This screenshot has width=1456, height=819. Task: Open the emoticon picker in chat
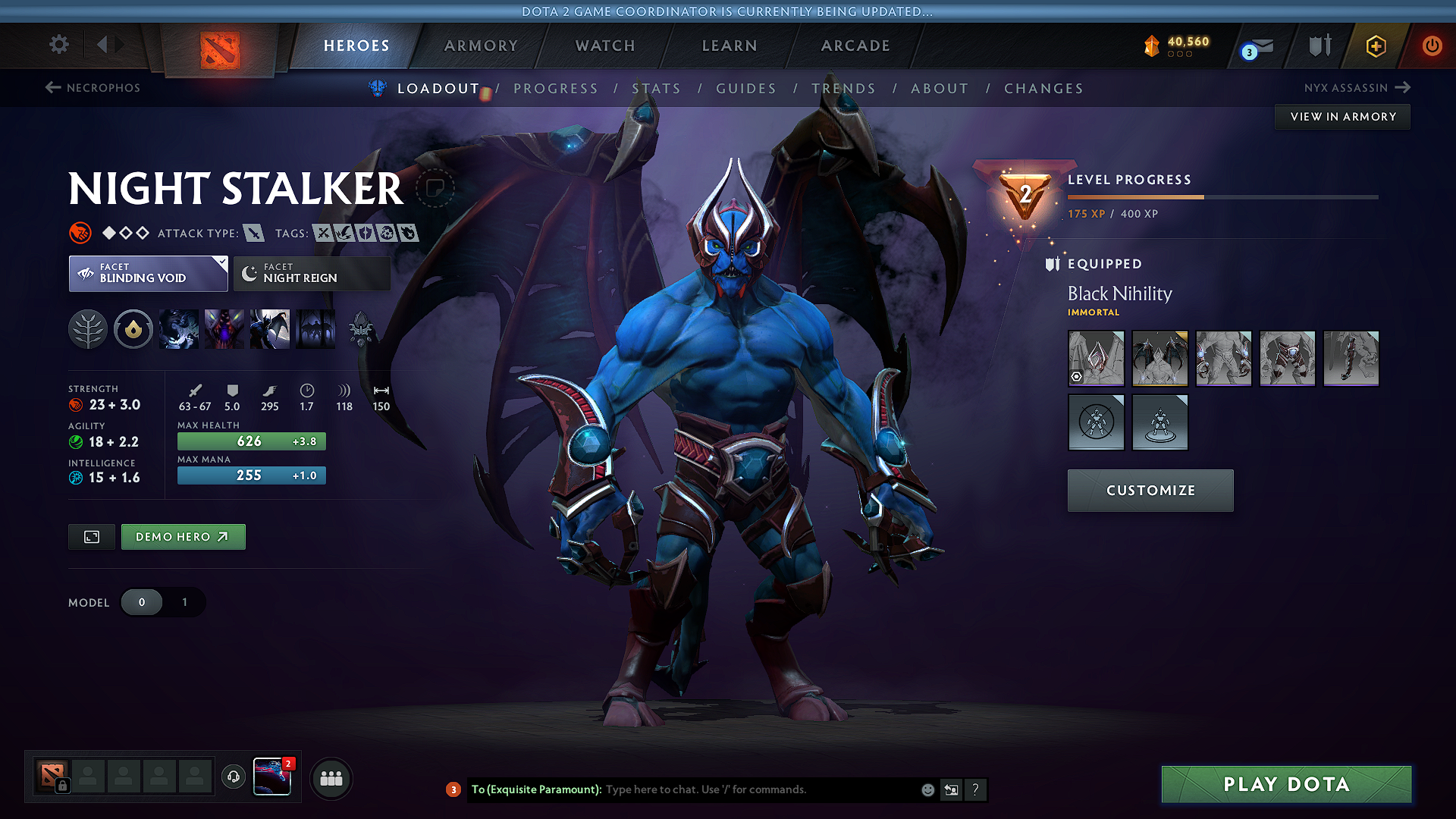pos(927,789)
